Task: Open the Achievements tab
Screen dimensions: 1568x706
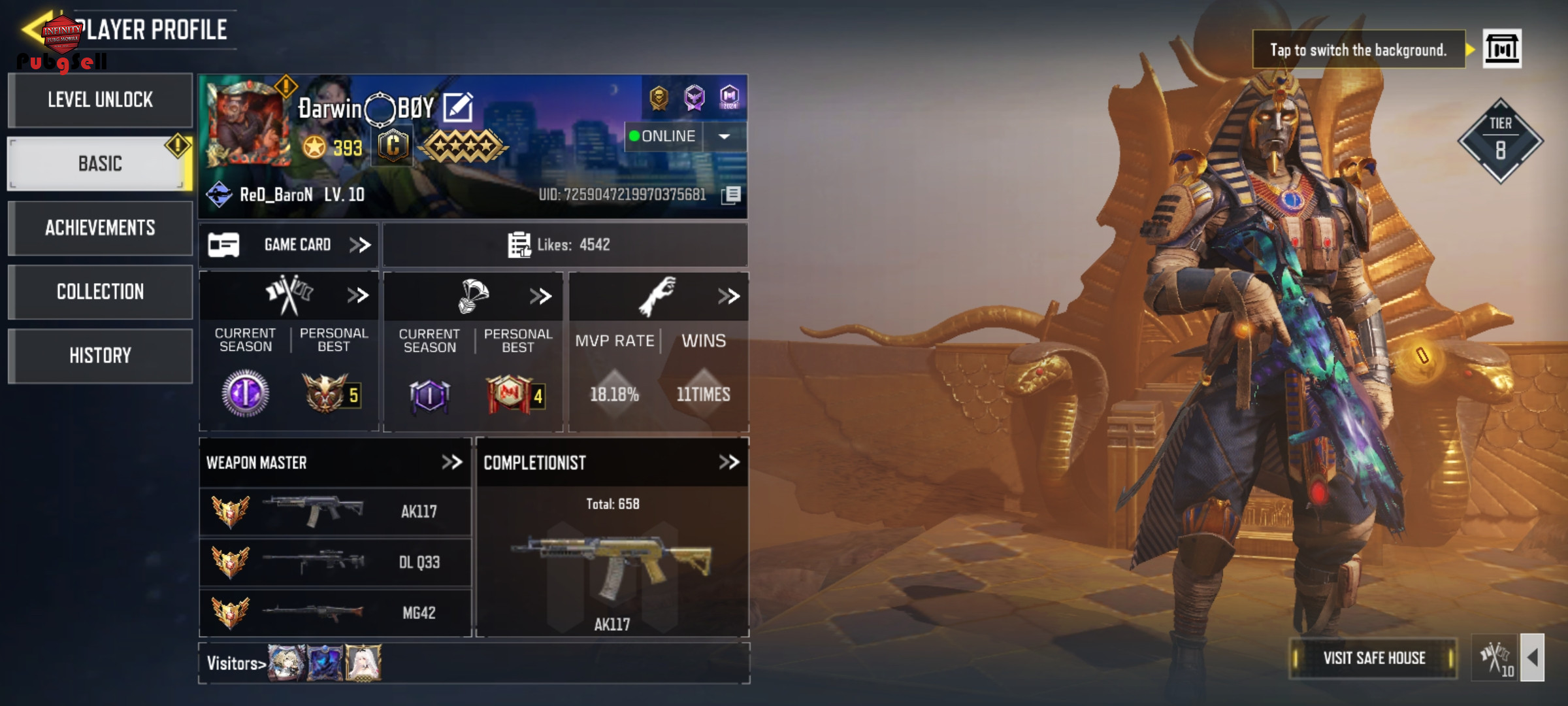Action: pyautogui.click(x=100, y=227)
